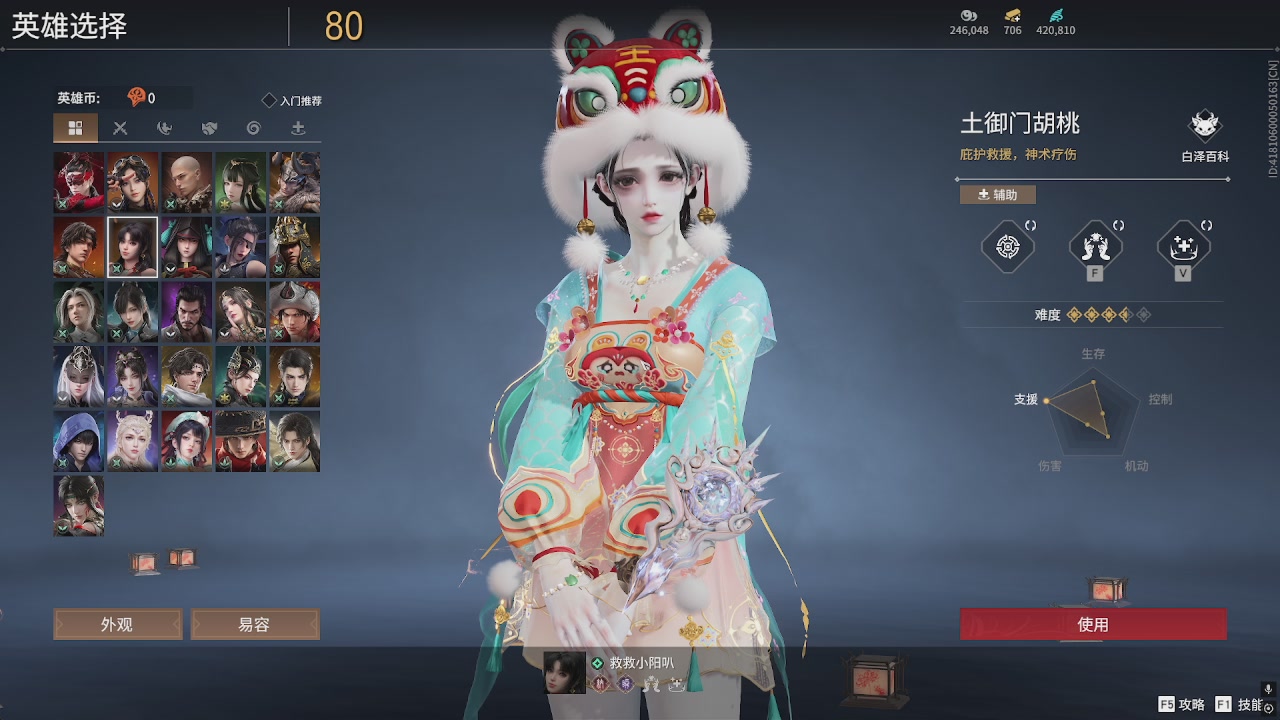View the V ultimate skill icon

click(1183, 246)
